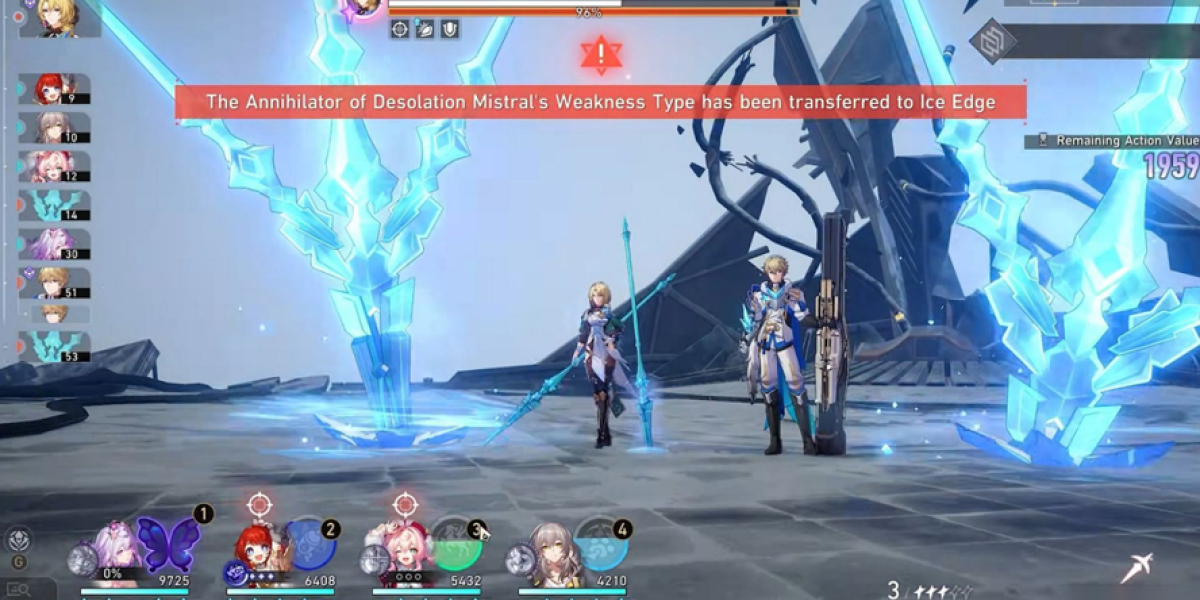Use the pink-haired healer's green ultimate orb
This screenshot has width=1200, height=600.
pos(456,546)
